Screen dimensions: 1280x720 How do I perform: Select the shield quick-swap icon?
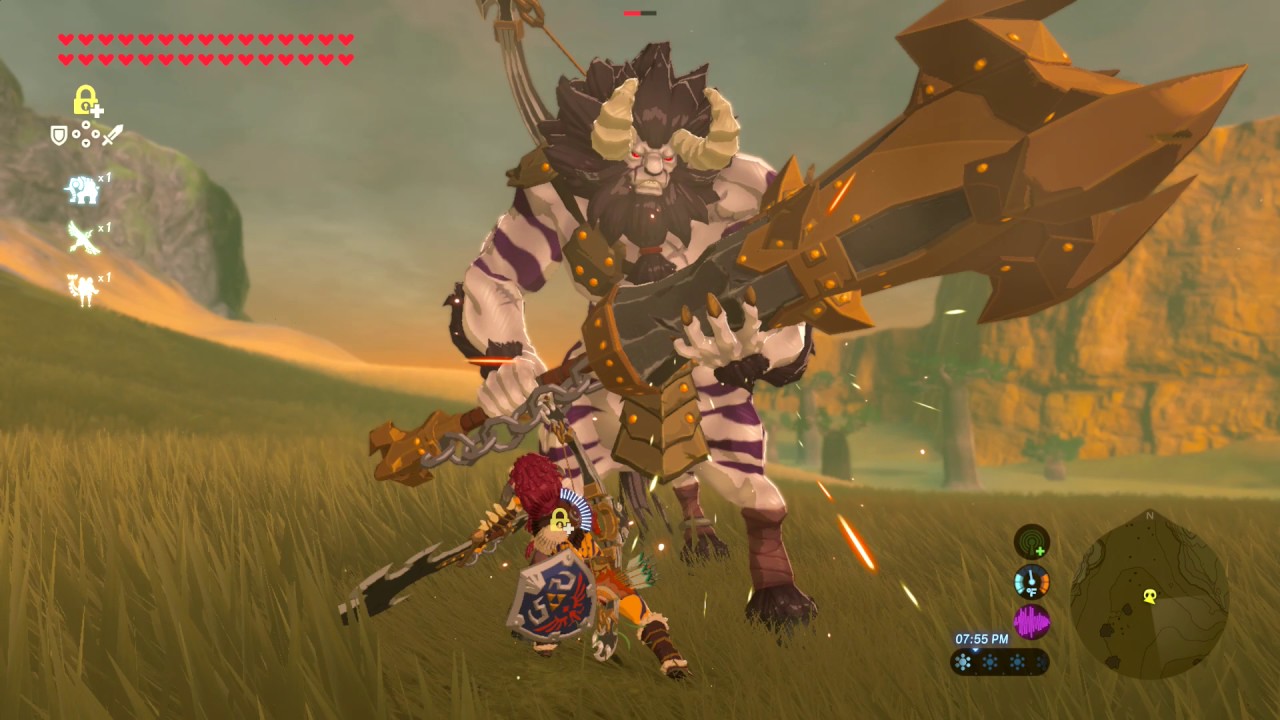pyautogui.click(x=59, y=134)
